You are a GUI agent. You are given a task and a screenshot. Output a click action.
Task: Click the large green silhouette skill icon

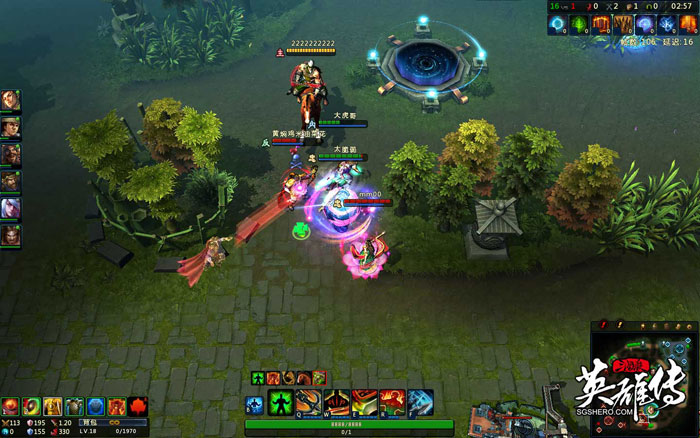coord(281,403)
